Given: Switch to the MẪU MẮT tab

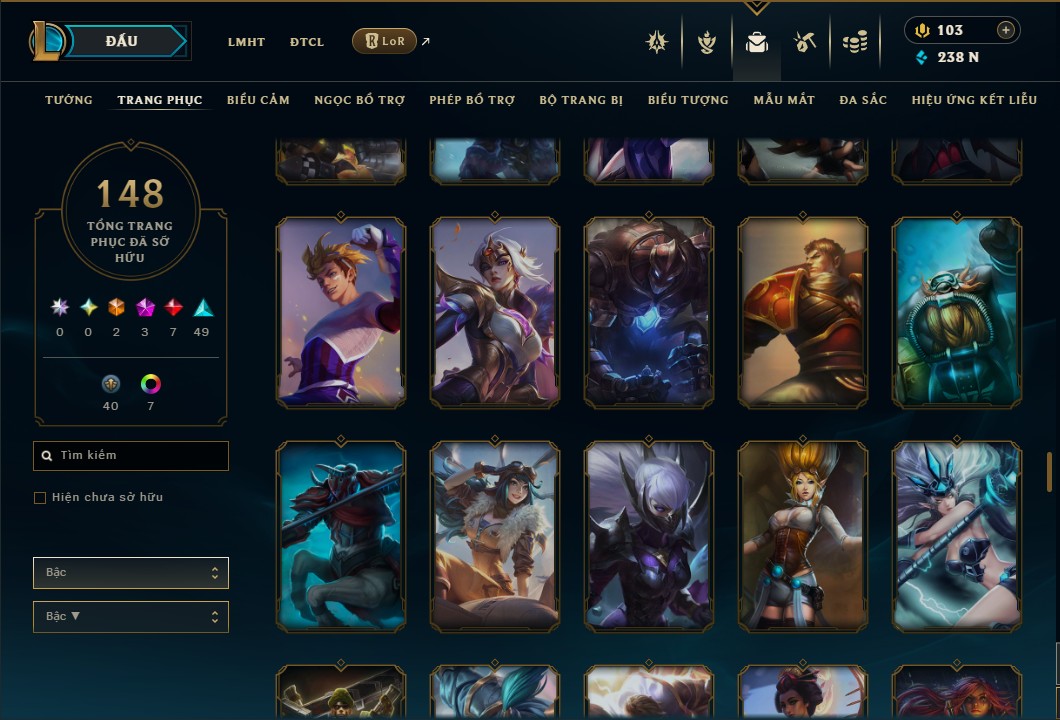Looking at the screenshot, I should 784,100.
